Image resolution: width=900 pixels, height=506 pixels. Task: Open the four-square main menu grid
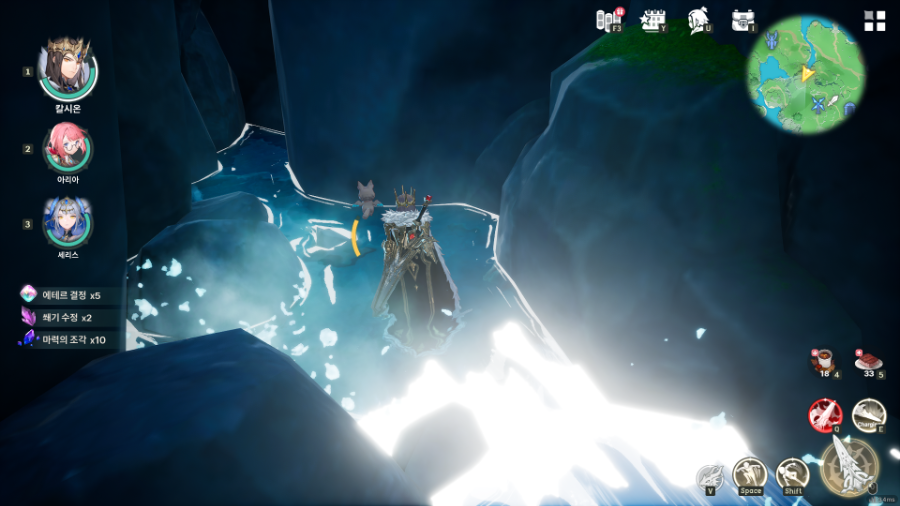click(x=875, y=21)
